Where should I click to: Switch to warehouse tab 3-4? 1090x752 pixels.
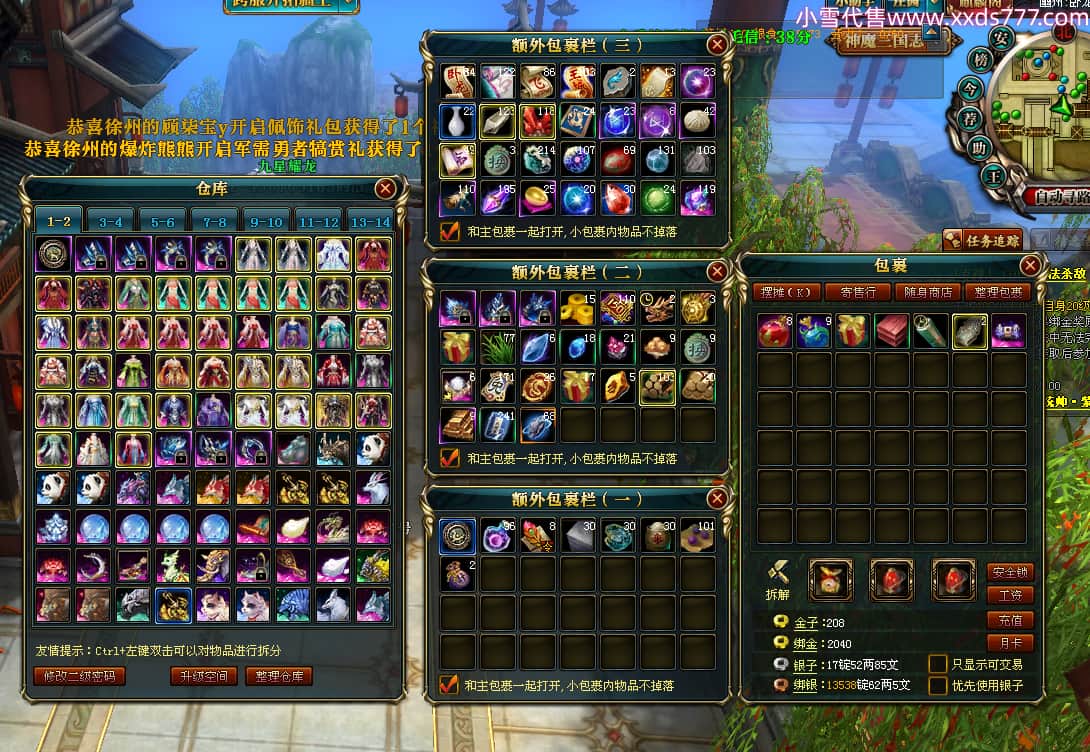pos(110,221)
